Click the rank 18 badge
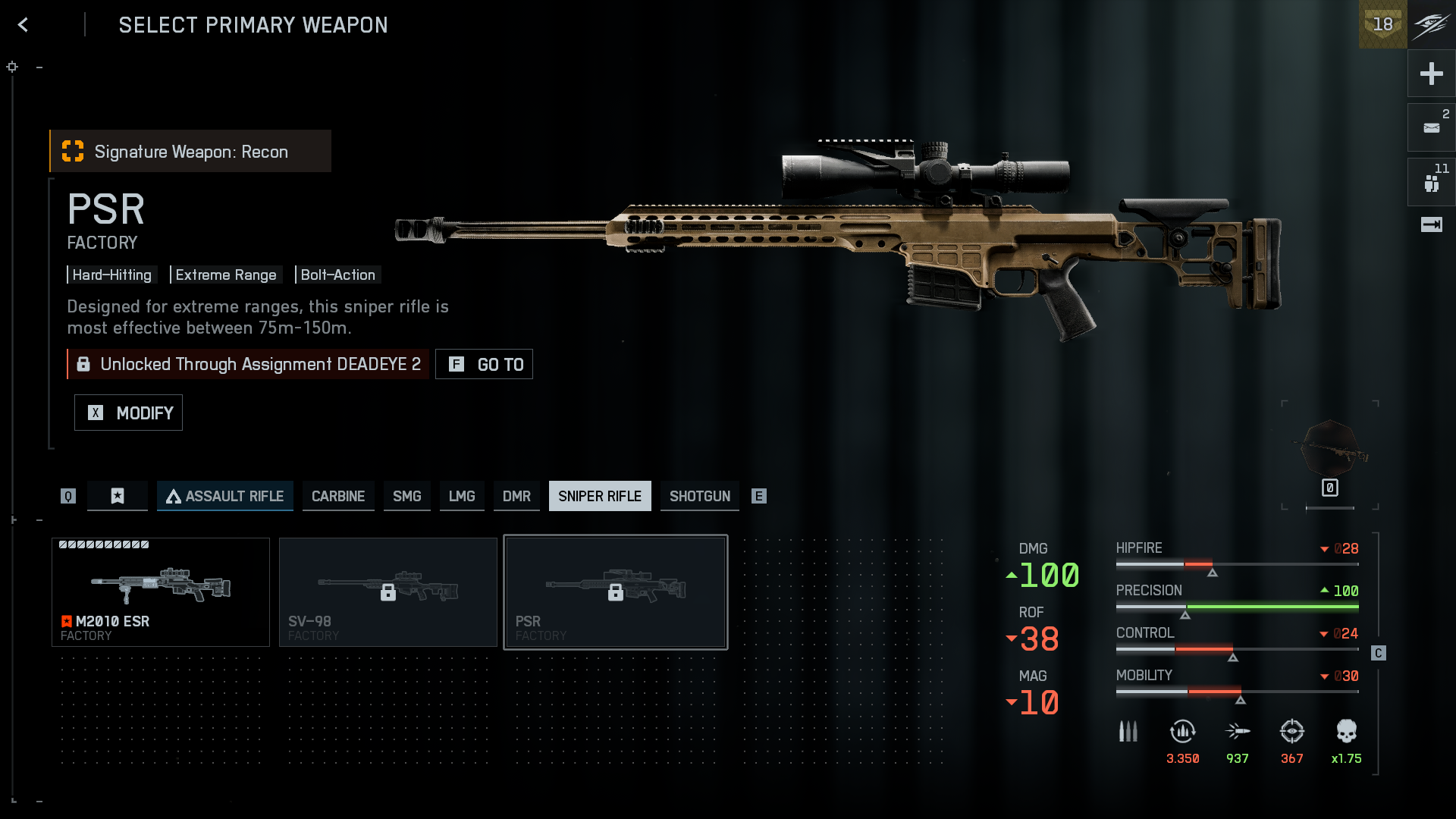The height and width of the screenshot is (819, 1456). 1382,24
